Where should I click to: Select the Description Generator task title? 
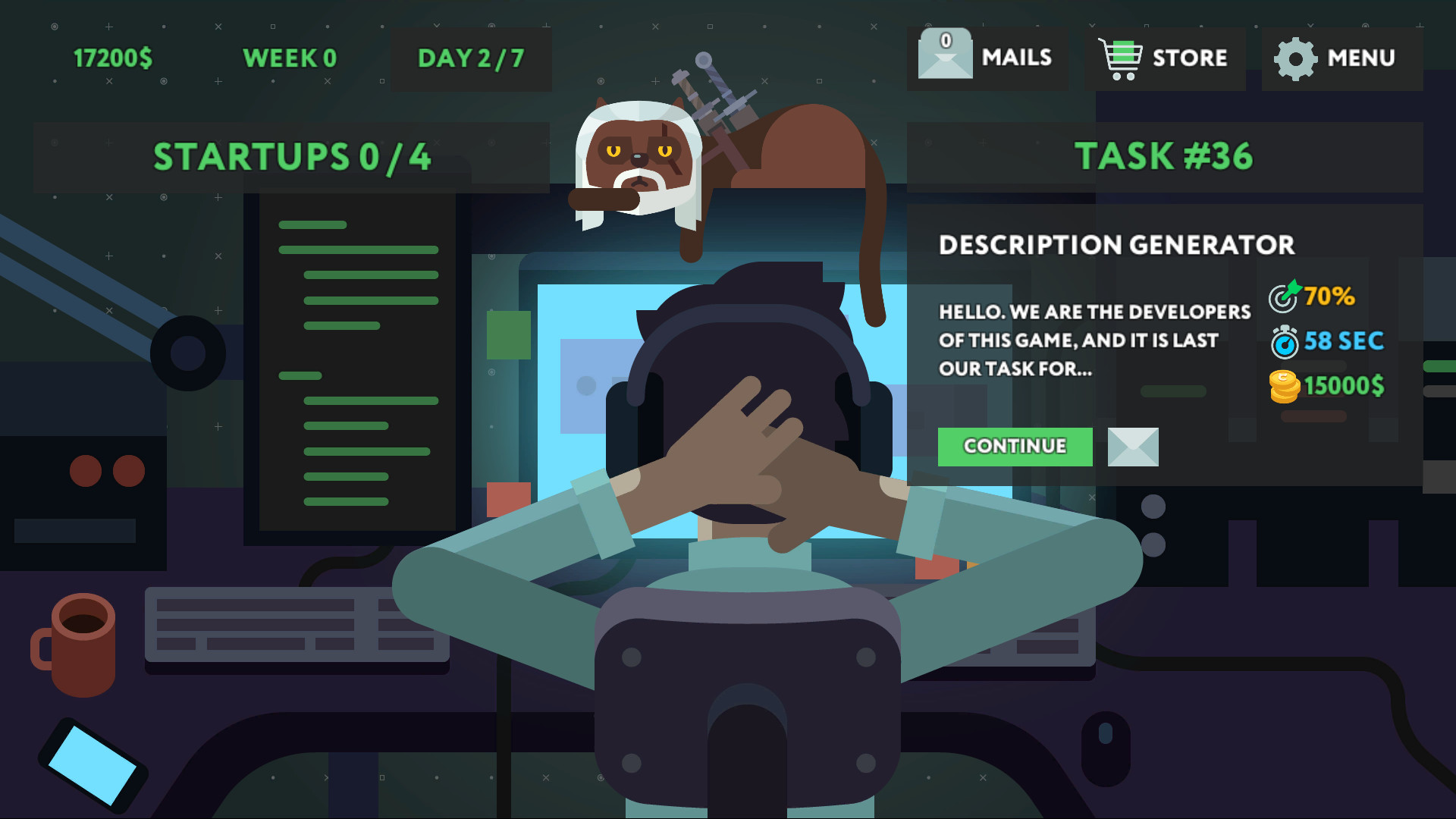point(1116,245)
